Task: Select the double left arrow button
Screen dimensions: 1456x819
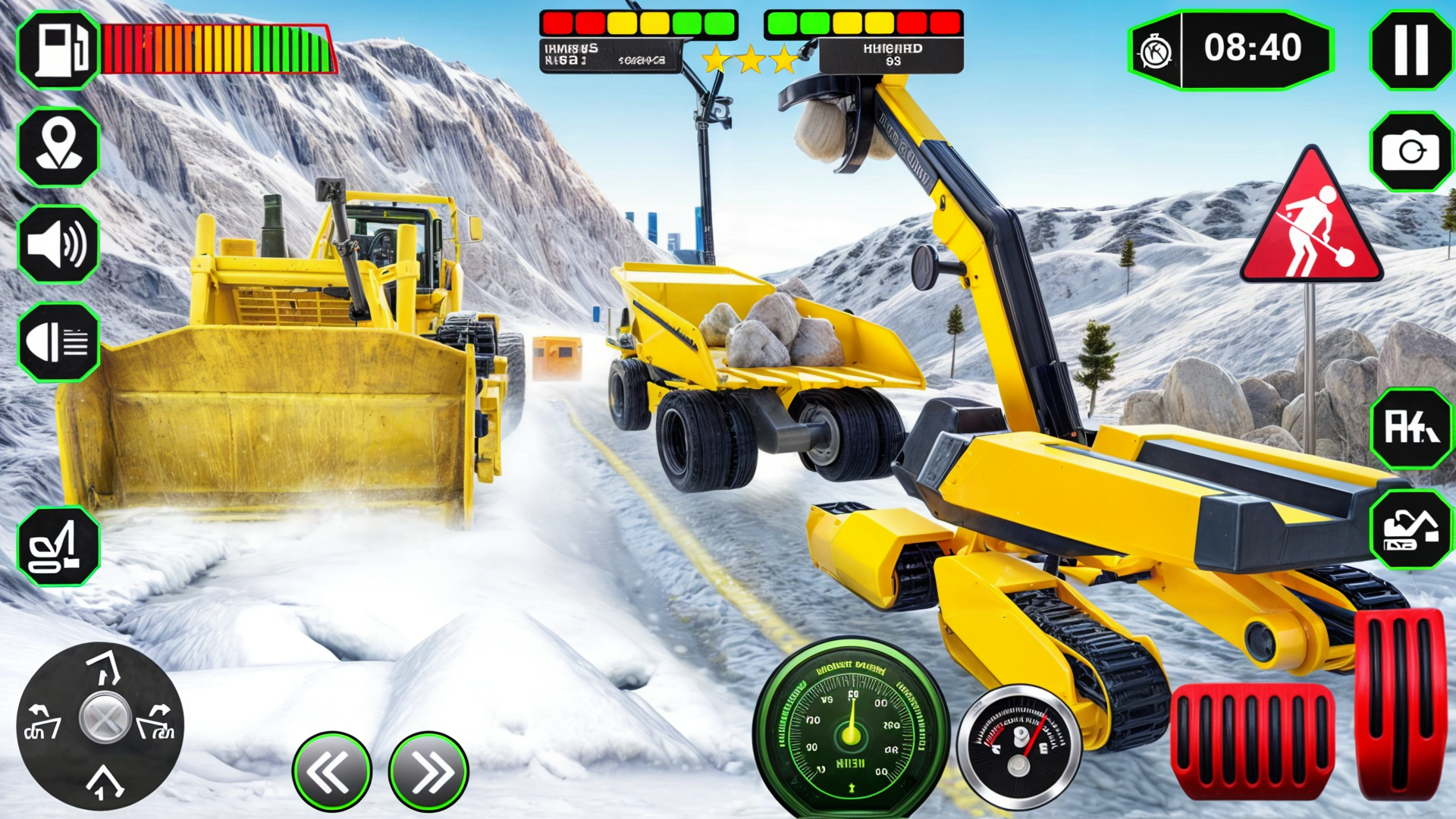Action: tap(331, 771)
